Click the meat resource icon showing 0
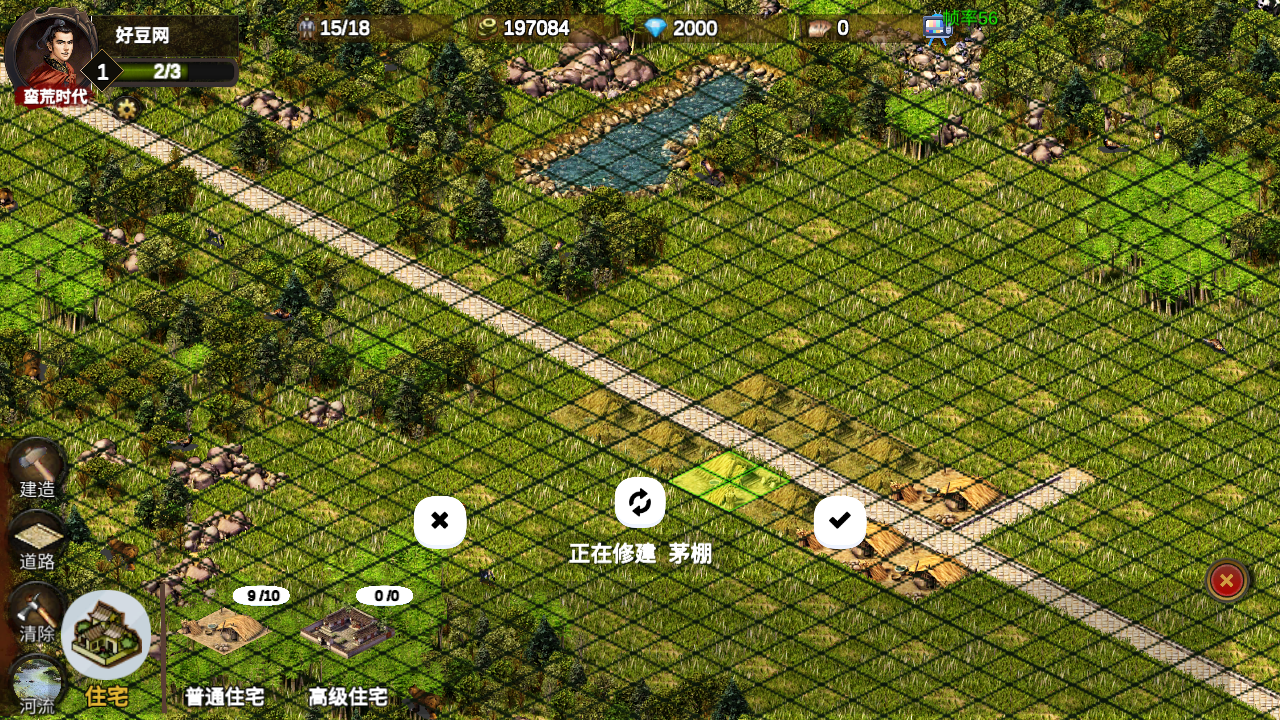This screenshot has height=720, width=1280. click(819, 28)
